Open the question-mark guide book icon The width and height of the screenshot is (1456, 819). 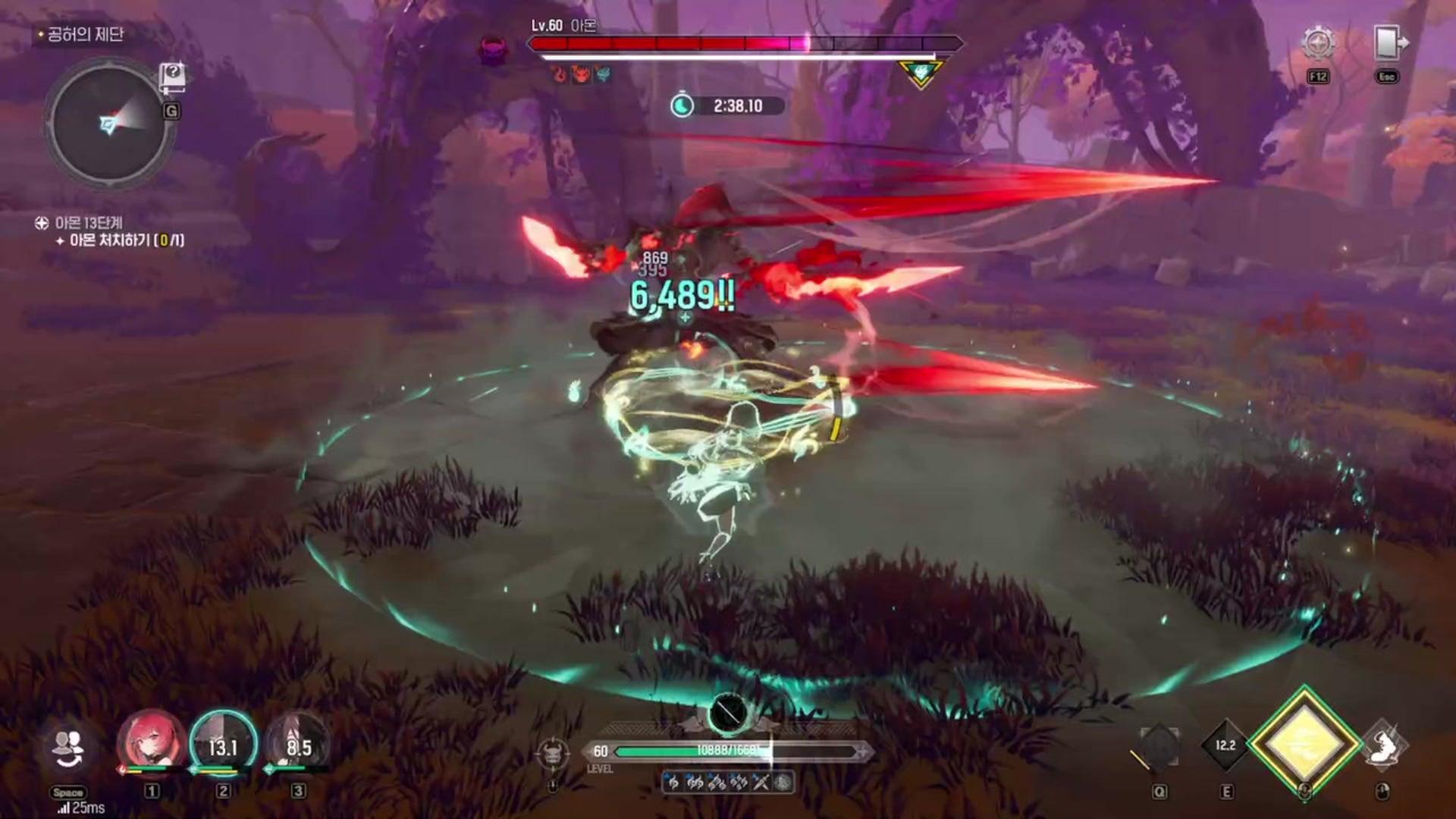[172, 76]
